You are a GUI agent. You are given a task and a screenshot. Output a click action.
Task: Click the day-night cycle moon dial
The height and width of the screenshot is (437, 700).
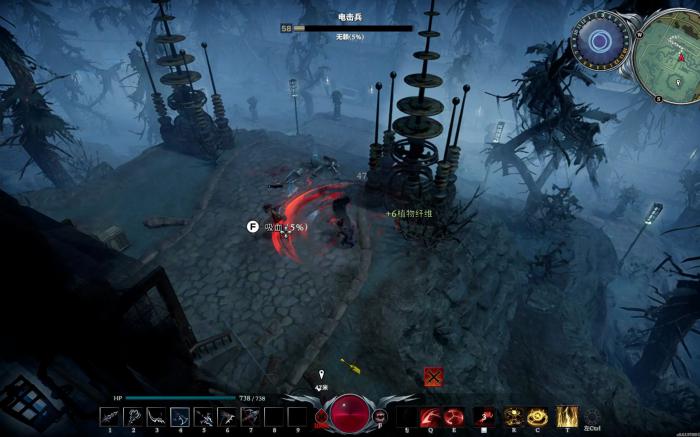pyautogui.click(x=599, y=41)
